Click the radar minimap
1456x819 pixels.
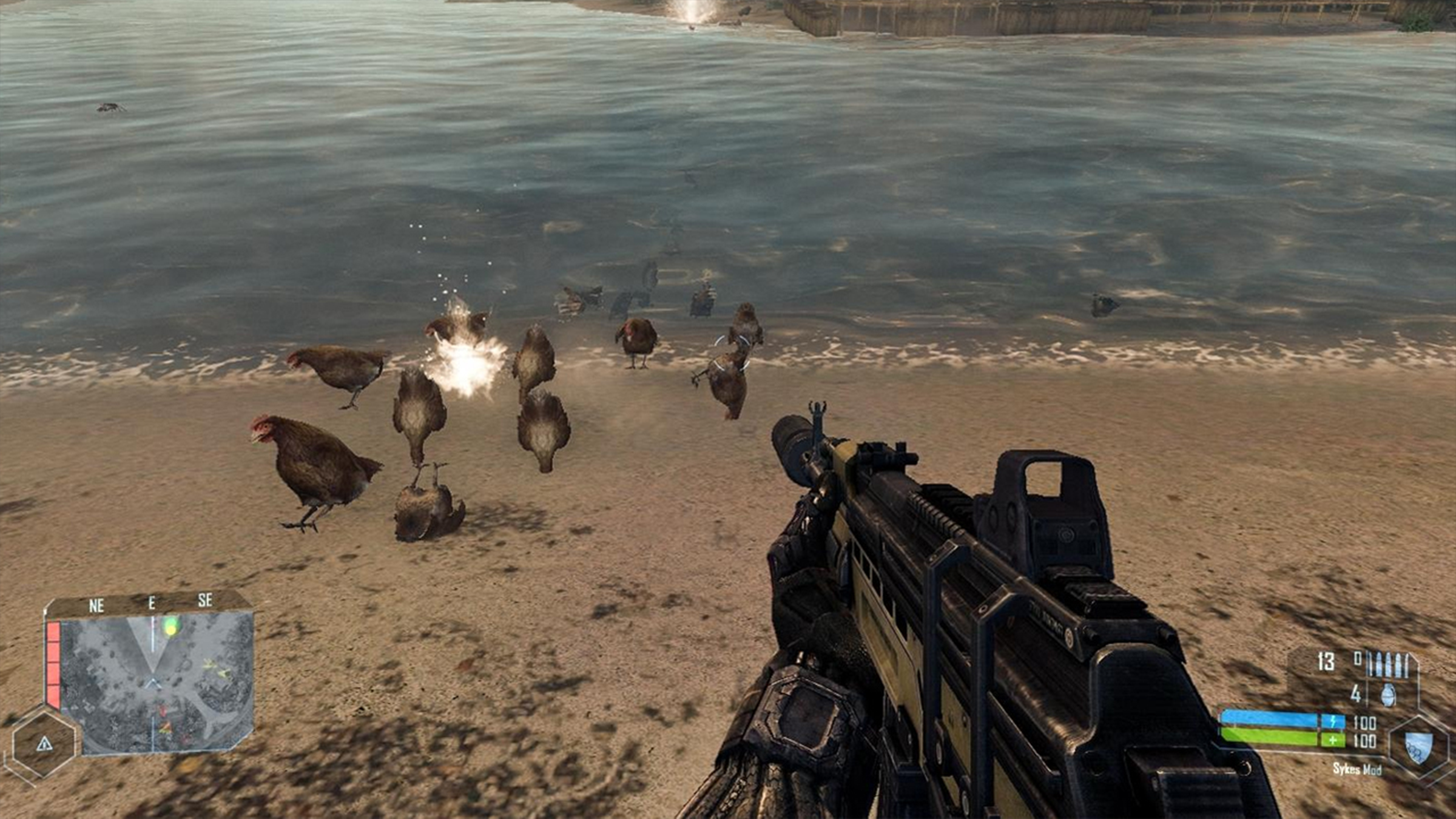(x=157, y=683)
